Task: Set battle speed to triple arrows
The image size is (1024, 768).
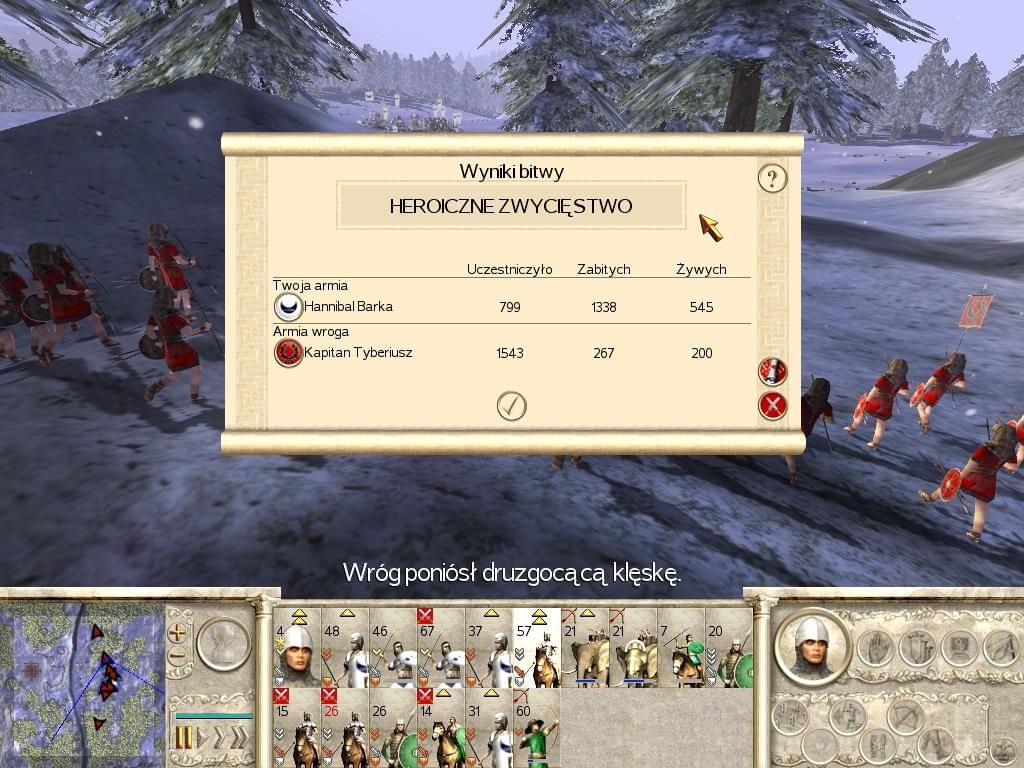Action: tap(239, 739)
